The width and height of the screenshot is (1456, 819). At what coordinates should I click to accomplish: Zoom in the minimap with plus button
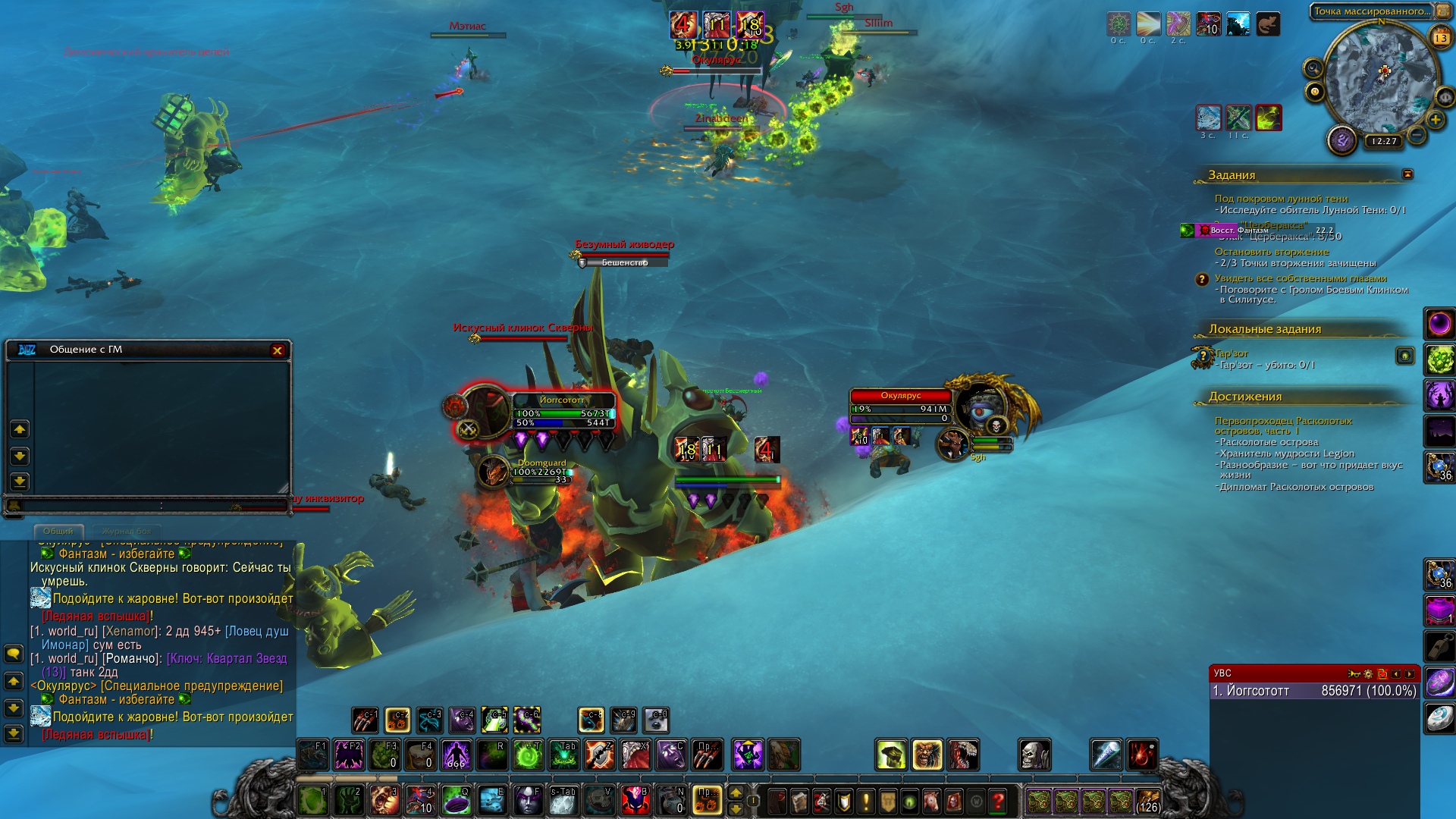coord(1435,120)
